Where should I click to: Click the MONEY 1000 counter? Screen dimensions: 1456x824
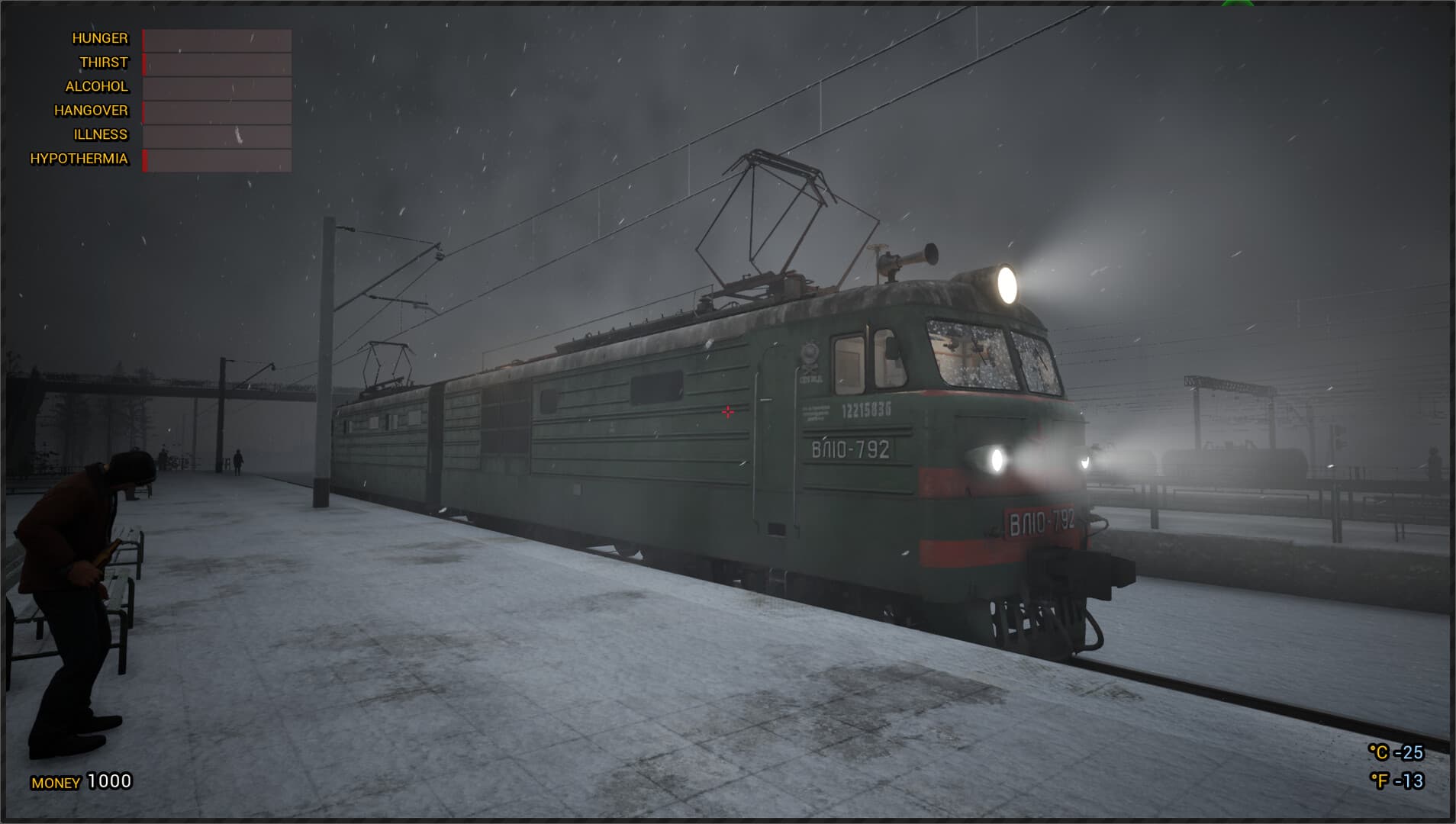pyautogui.click(x=80, y=781)
